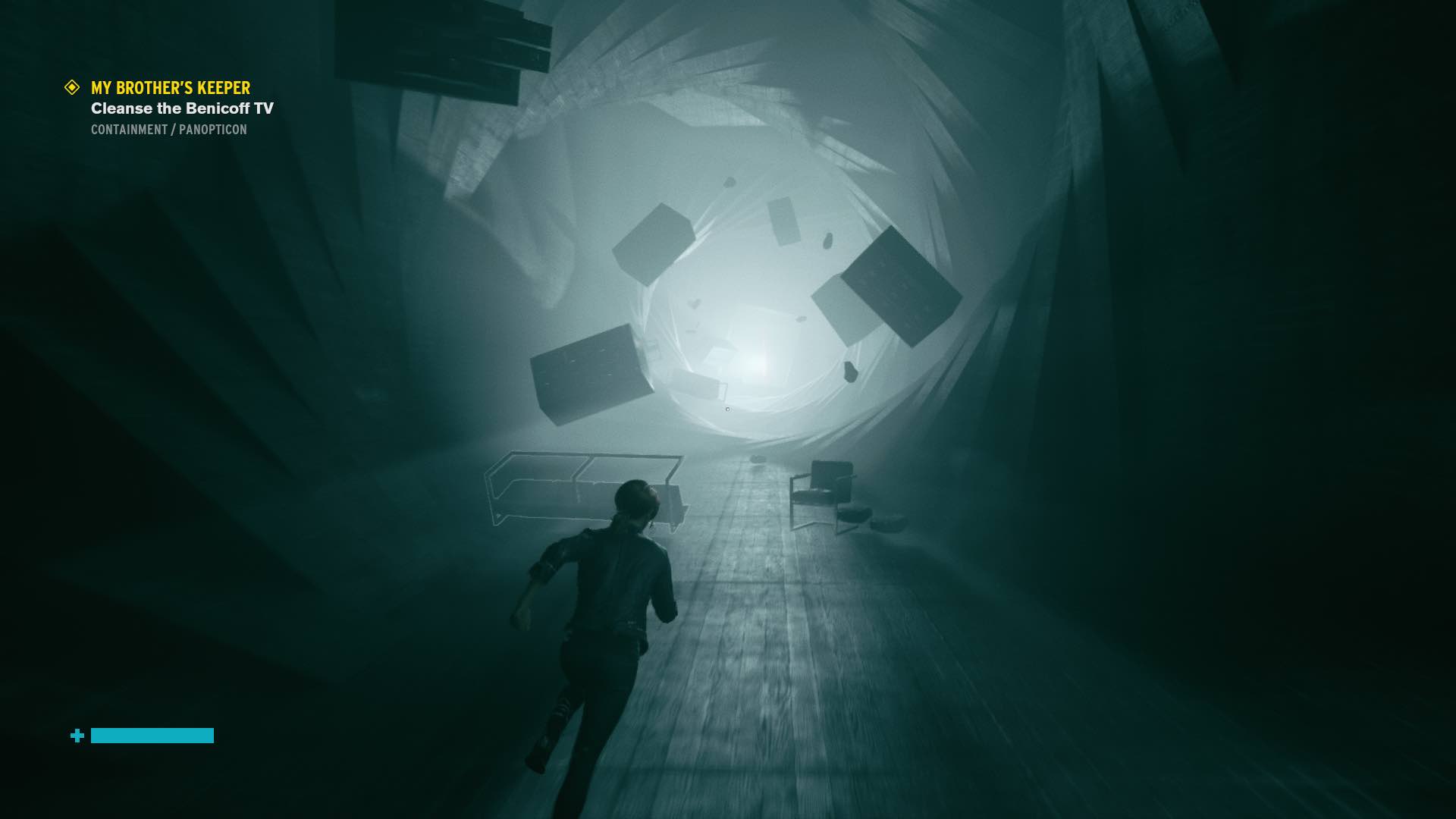
Task: Click the yellow diamond mission marker icon
Action: 72,86
